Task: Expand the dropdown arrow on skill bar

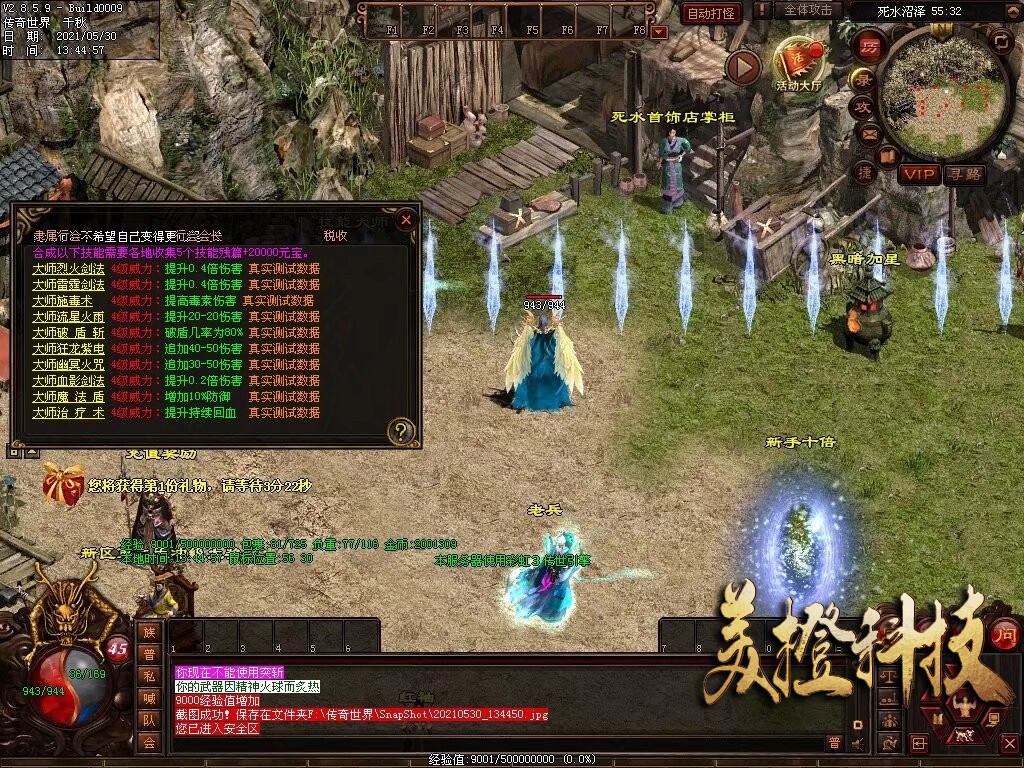Action: (x=658, y=31)
